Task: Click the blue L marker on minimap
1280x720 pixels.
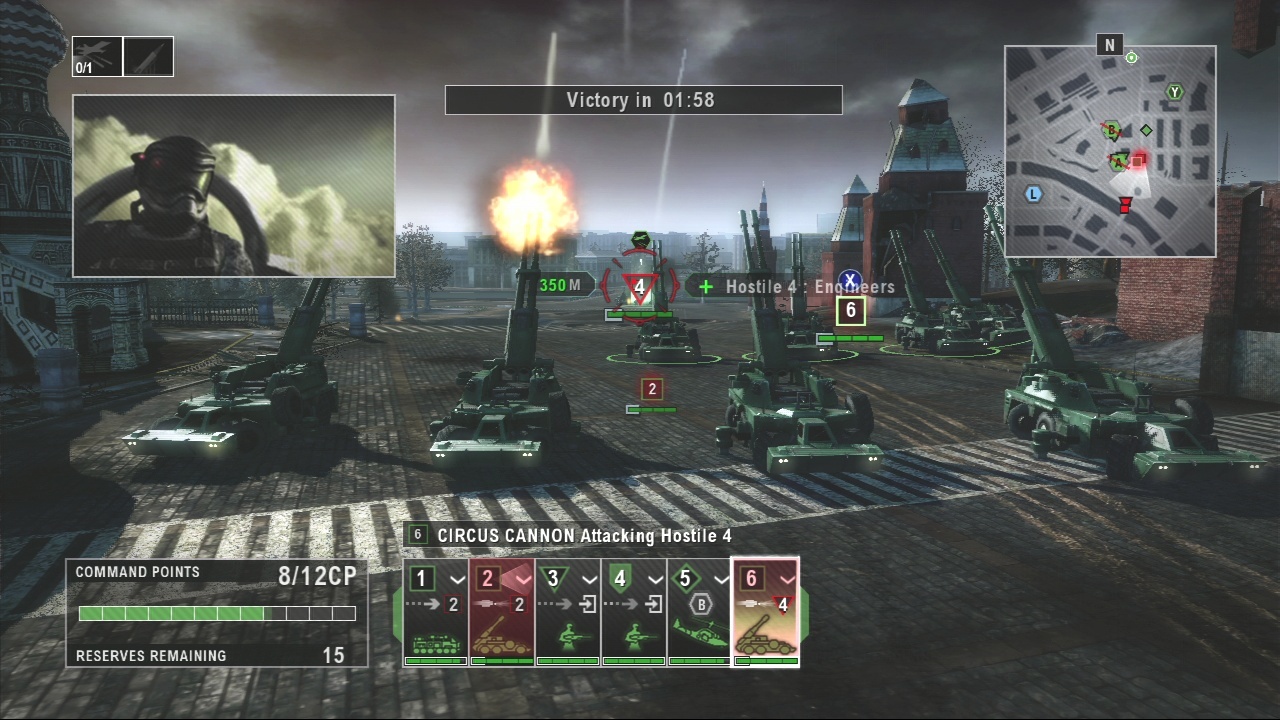Action: (x=1034, y=194)
